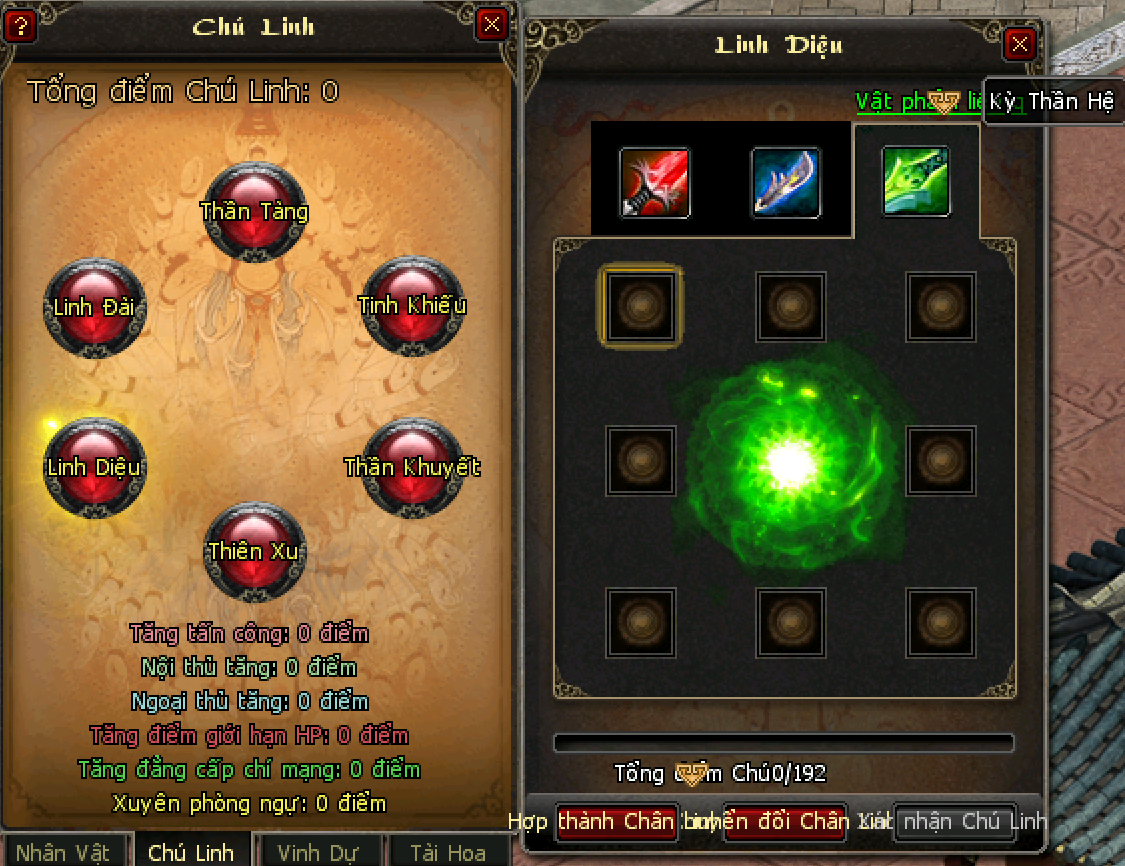The image size is (1125, 866).
Task: Click the Hợp thành Chân Linh button
Action: (617, 822)
